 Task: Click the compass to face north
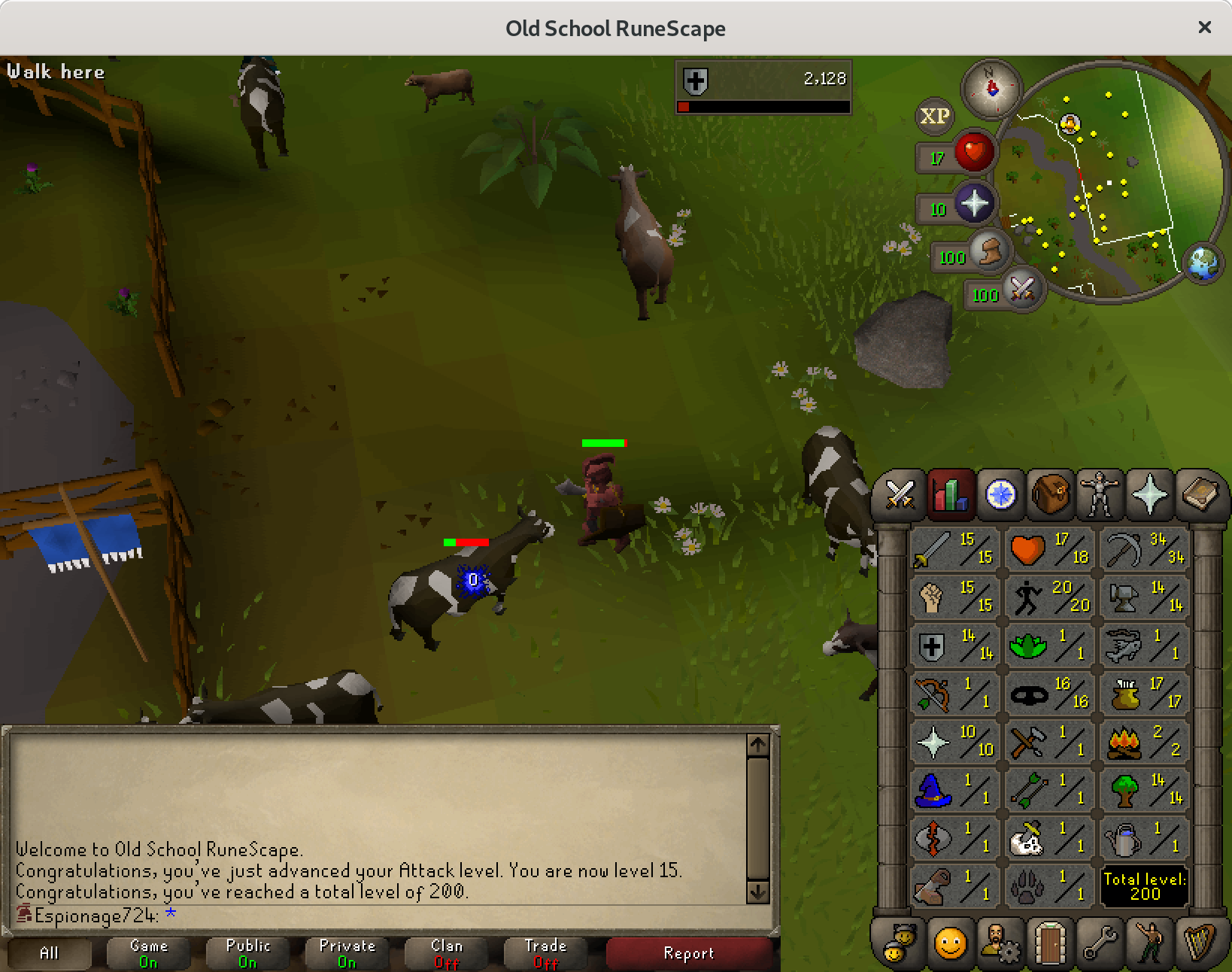click(991, 89)
